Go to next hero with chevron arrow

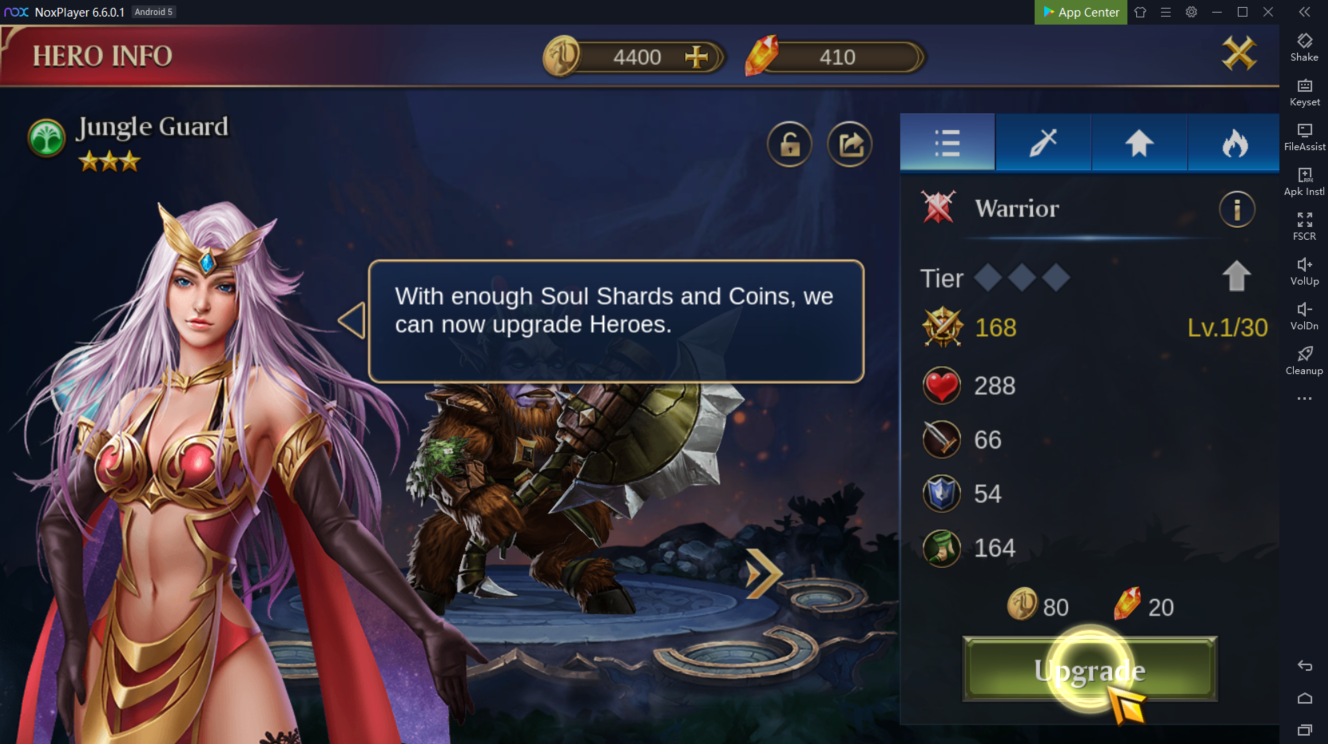pyautogui.click(x=763, y=573)
